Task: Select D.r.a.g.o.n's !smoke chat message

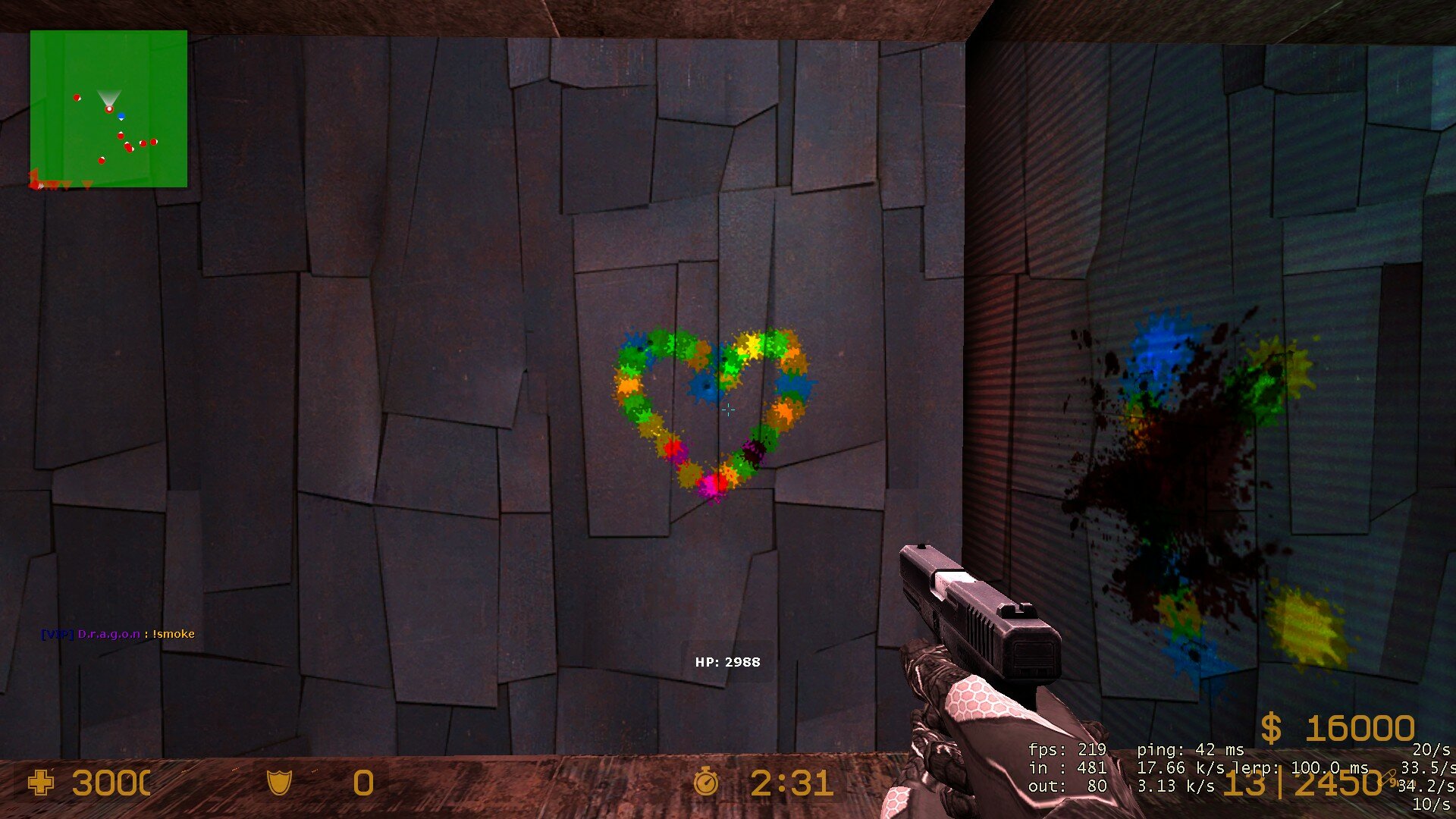Action: coord(118,634)
